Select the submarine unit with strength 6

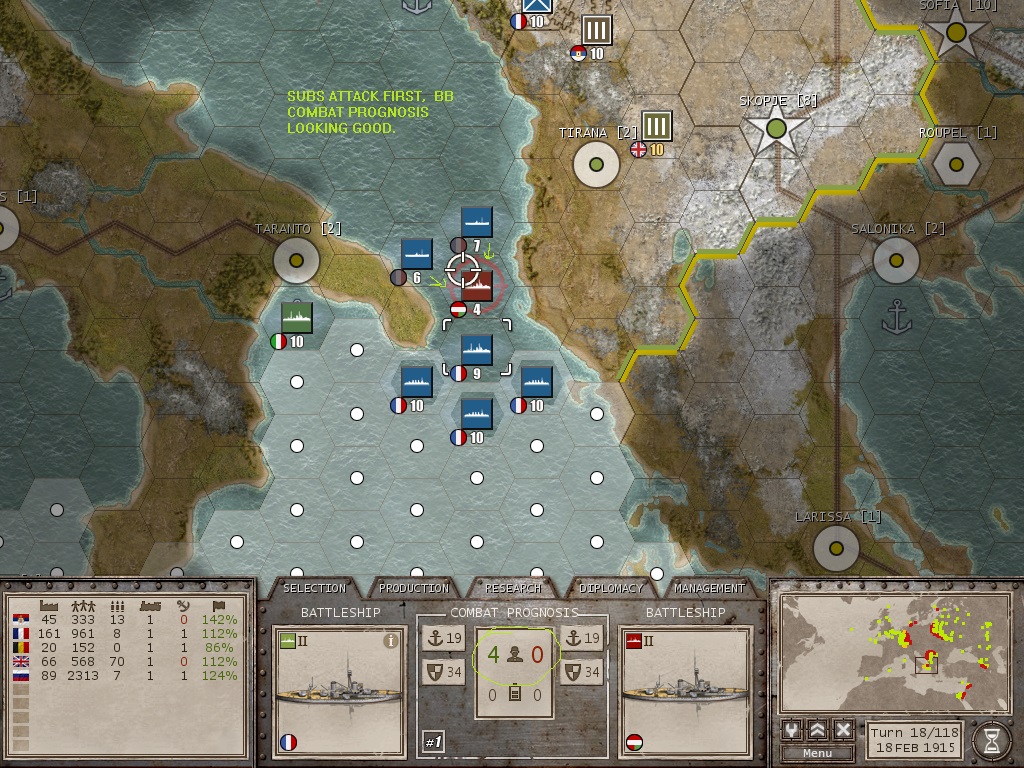[416, 254]
